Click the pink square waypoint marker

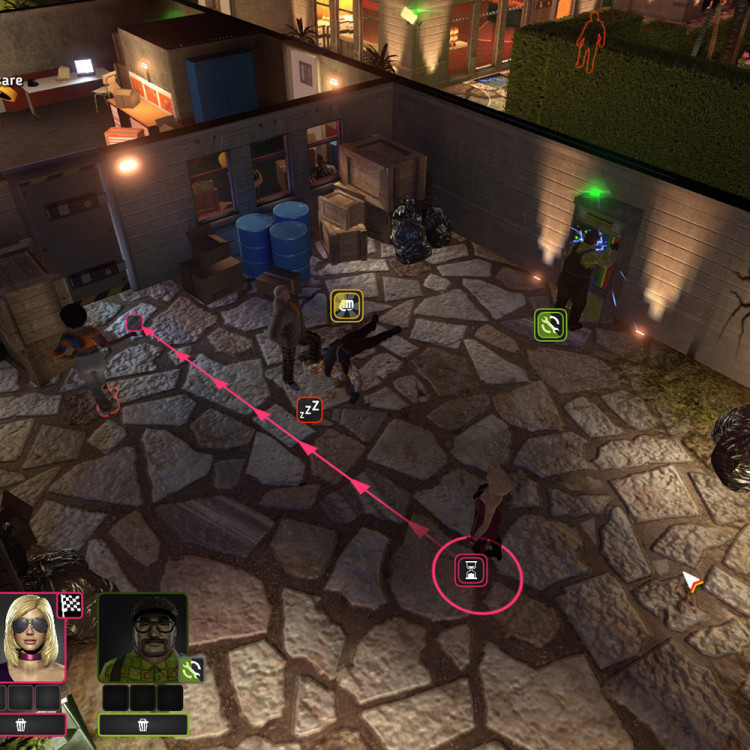pyautogui.click(x=134, y=322)
